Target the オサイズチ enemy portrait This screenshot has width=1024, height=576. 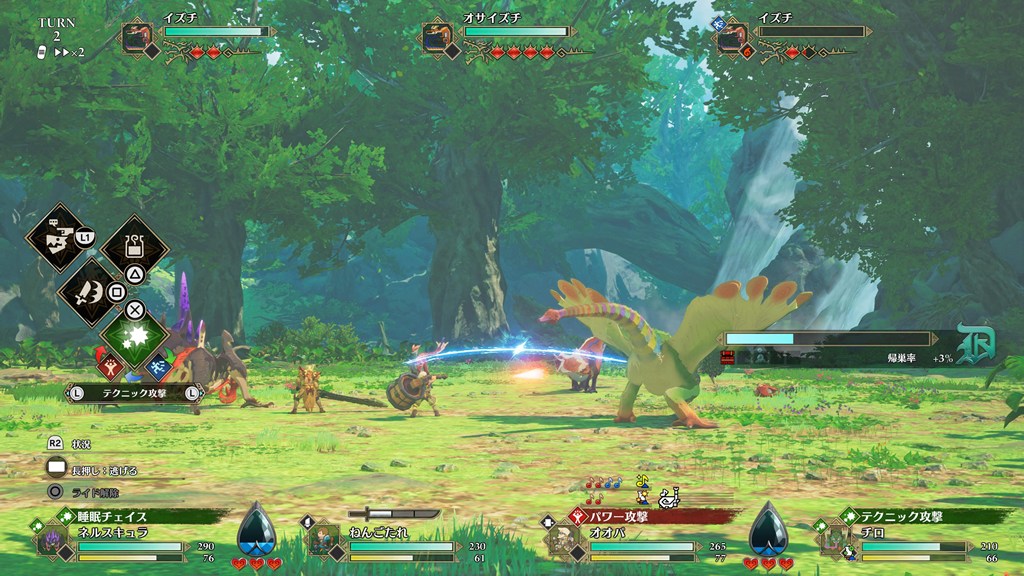(x=437, y=38)
